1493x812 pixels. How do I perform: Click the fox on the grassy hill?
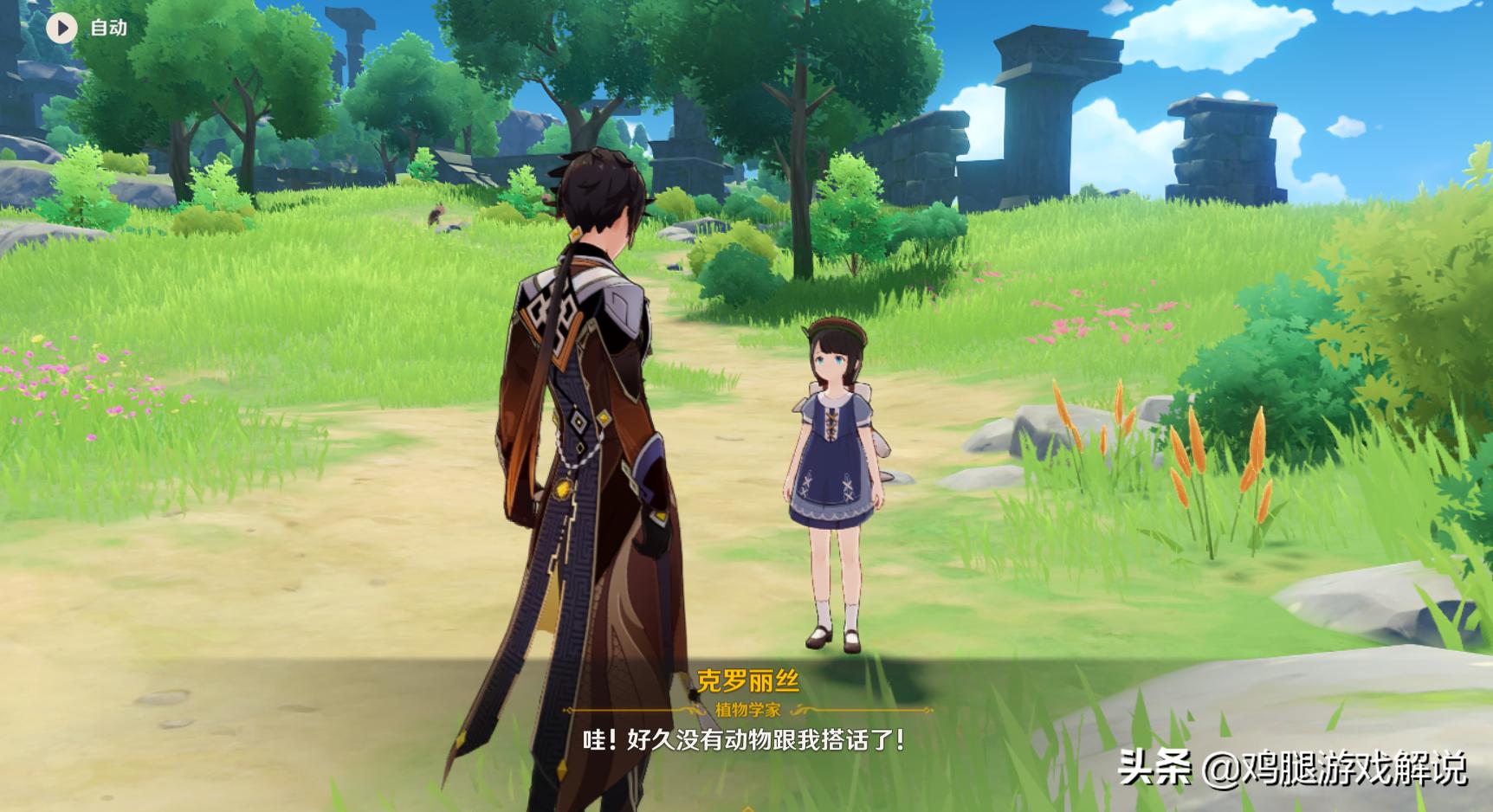[x=436, y=213]
